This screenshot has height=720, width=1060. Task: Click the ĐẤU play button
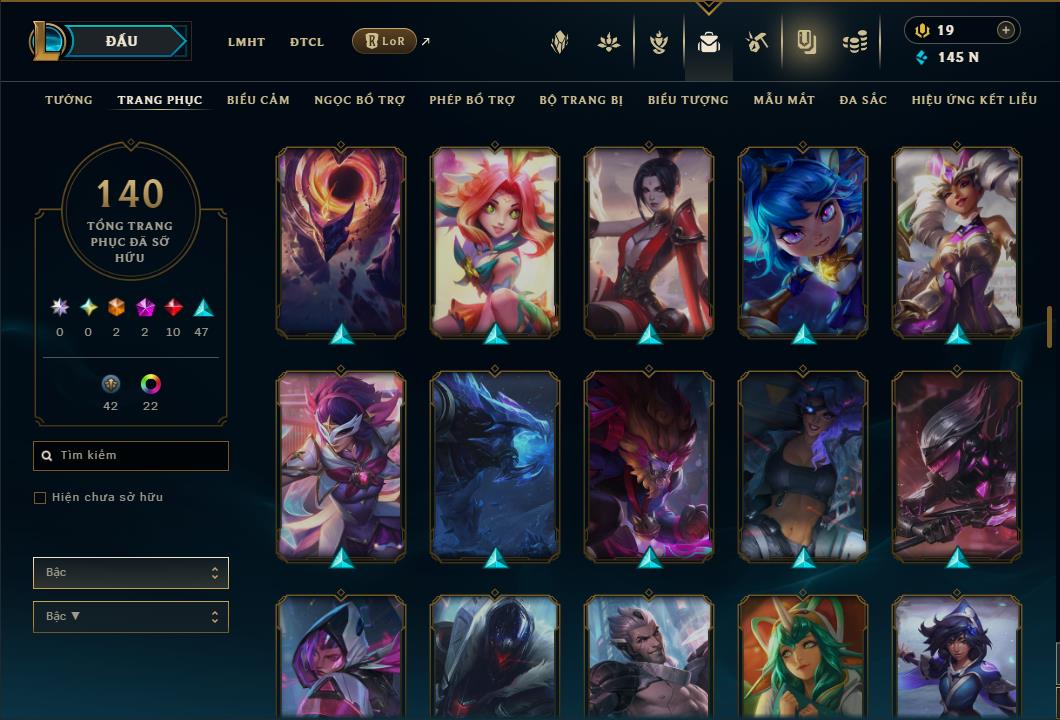click(121, 41)
